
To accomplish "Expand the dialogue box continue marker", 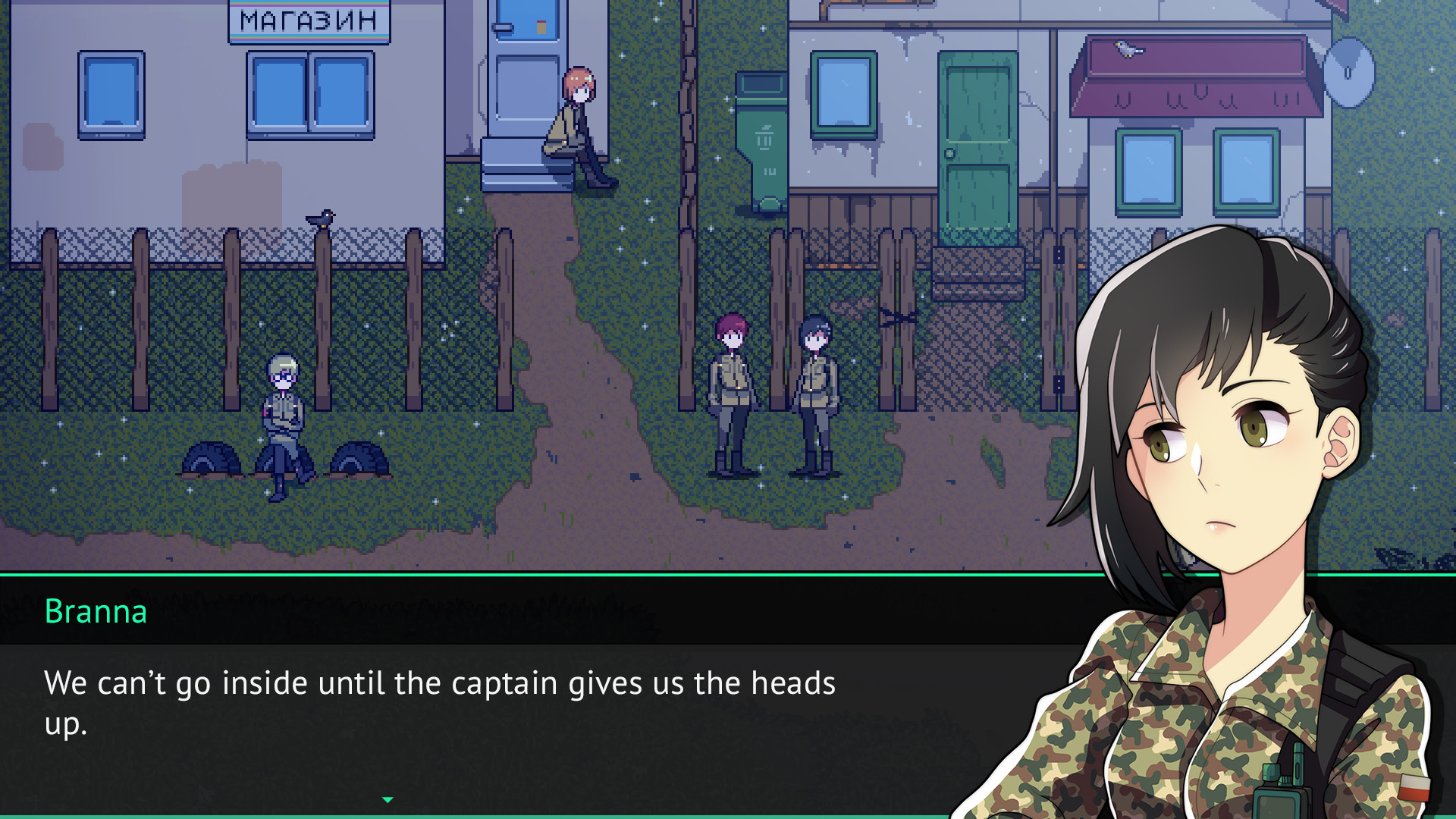I will click(x=388, y=799).
